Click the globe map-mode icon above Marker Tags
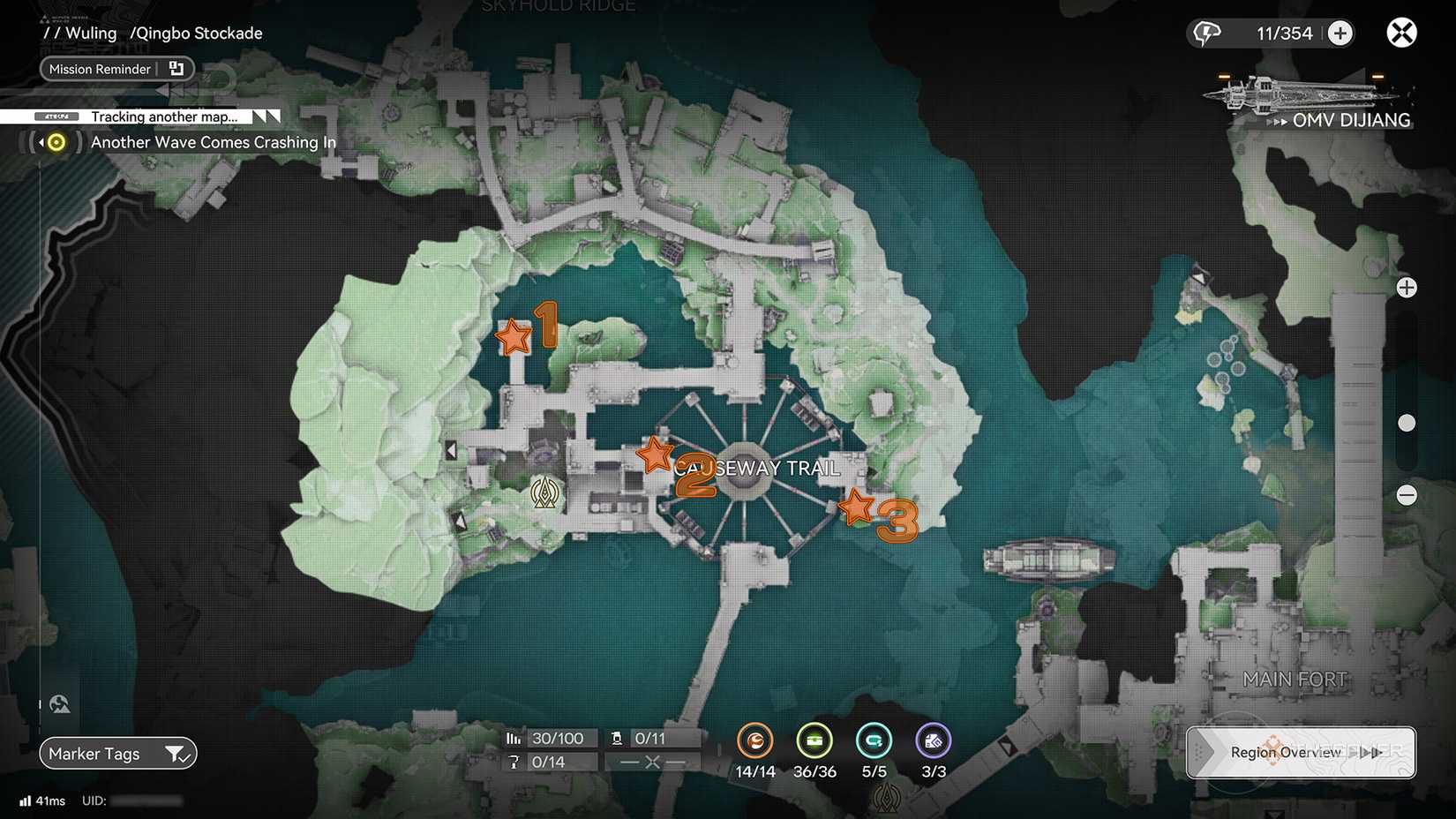Image resolution: width=1456 pixels, height=819 pixels. pyautogui.click(x=59, y=703)
